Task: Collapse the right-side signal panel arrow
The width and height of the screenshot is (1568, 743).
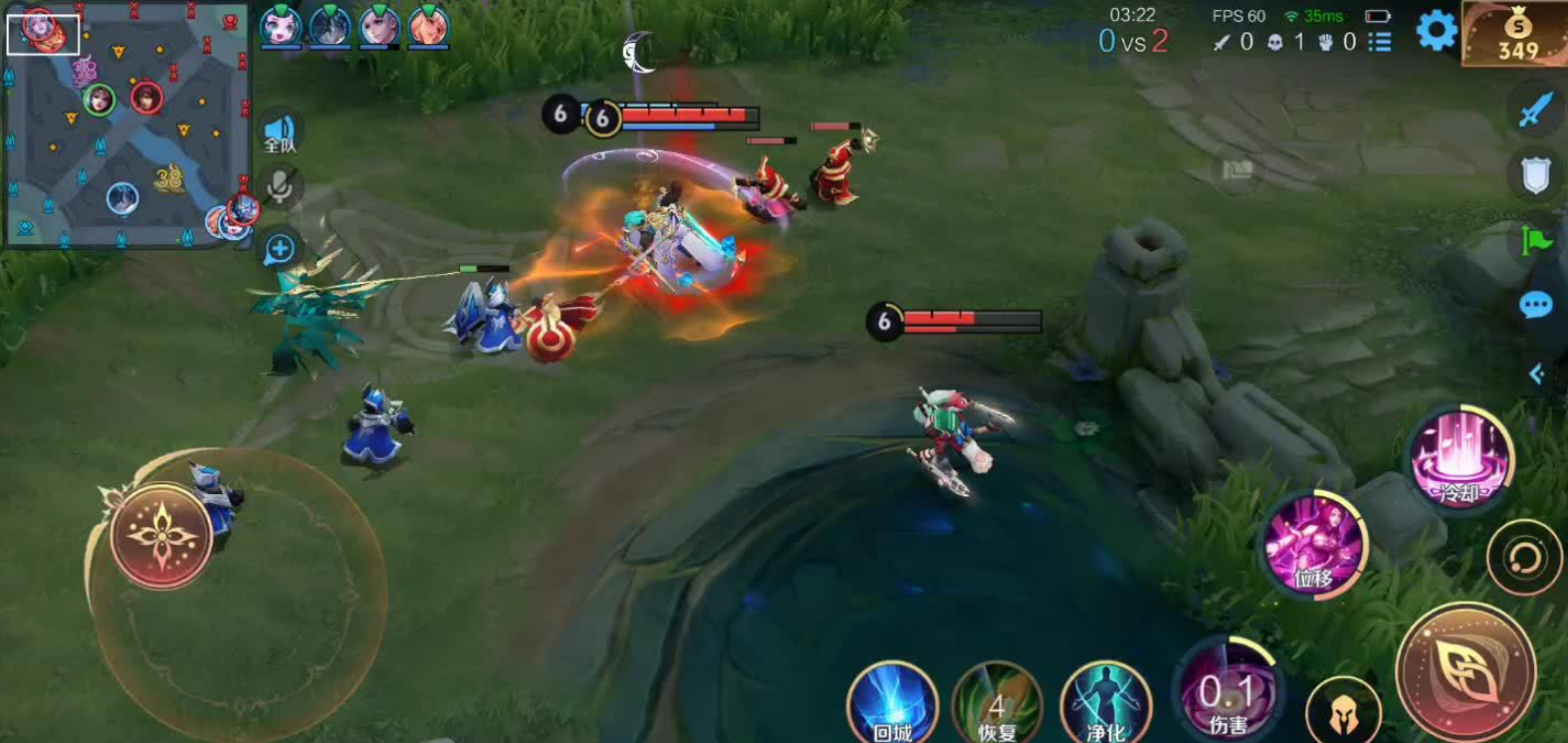Action: point(1536,373)
